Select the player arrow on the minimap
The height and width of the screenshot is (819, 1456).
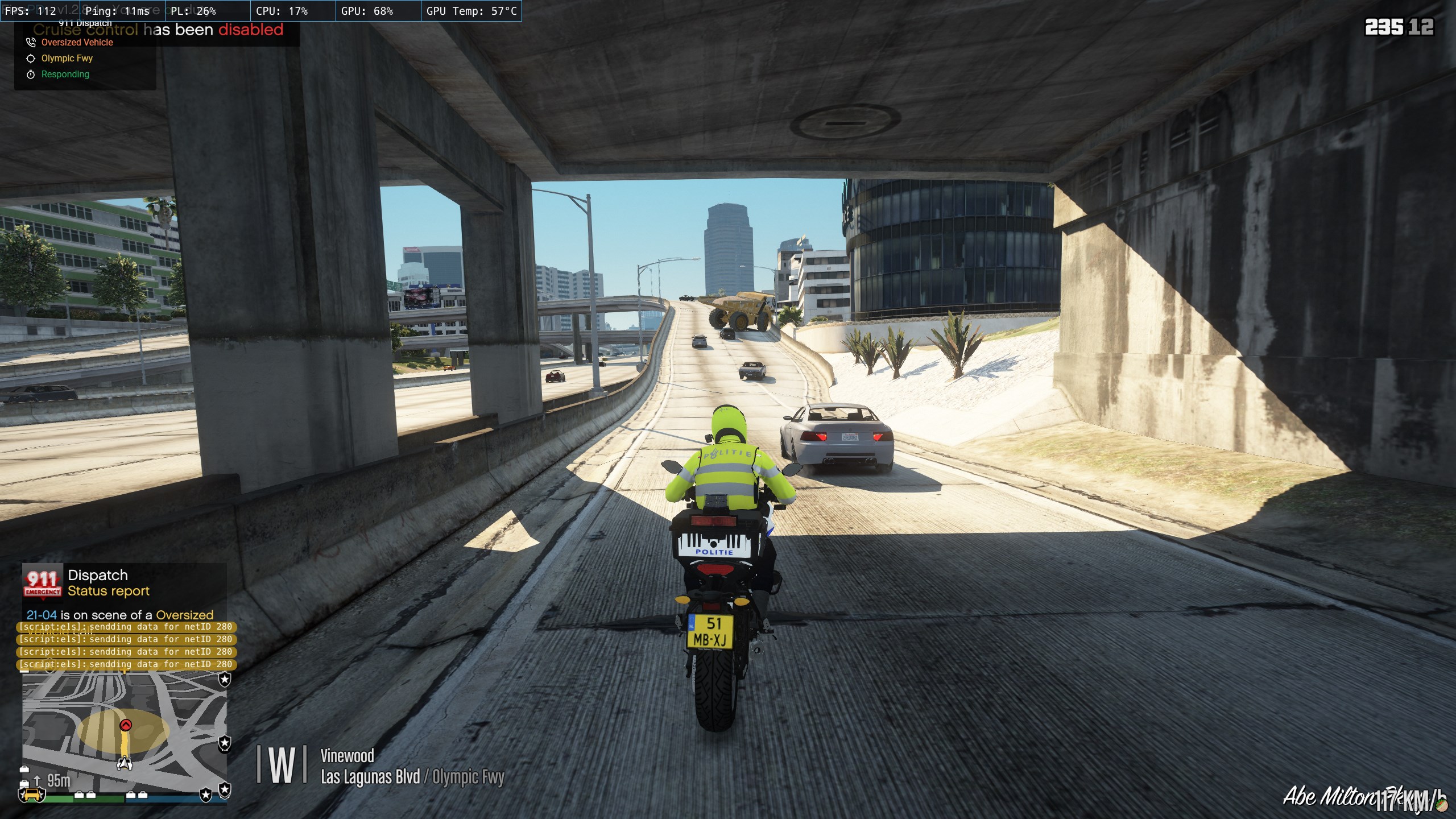click(125, 763)
